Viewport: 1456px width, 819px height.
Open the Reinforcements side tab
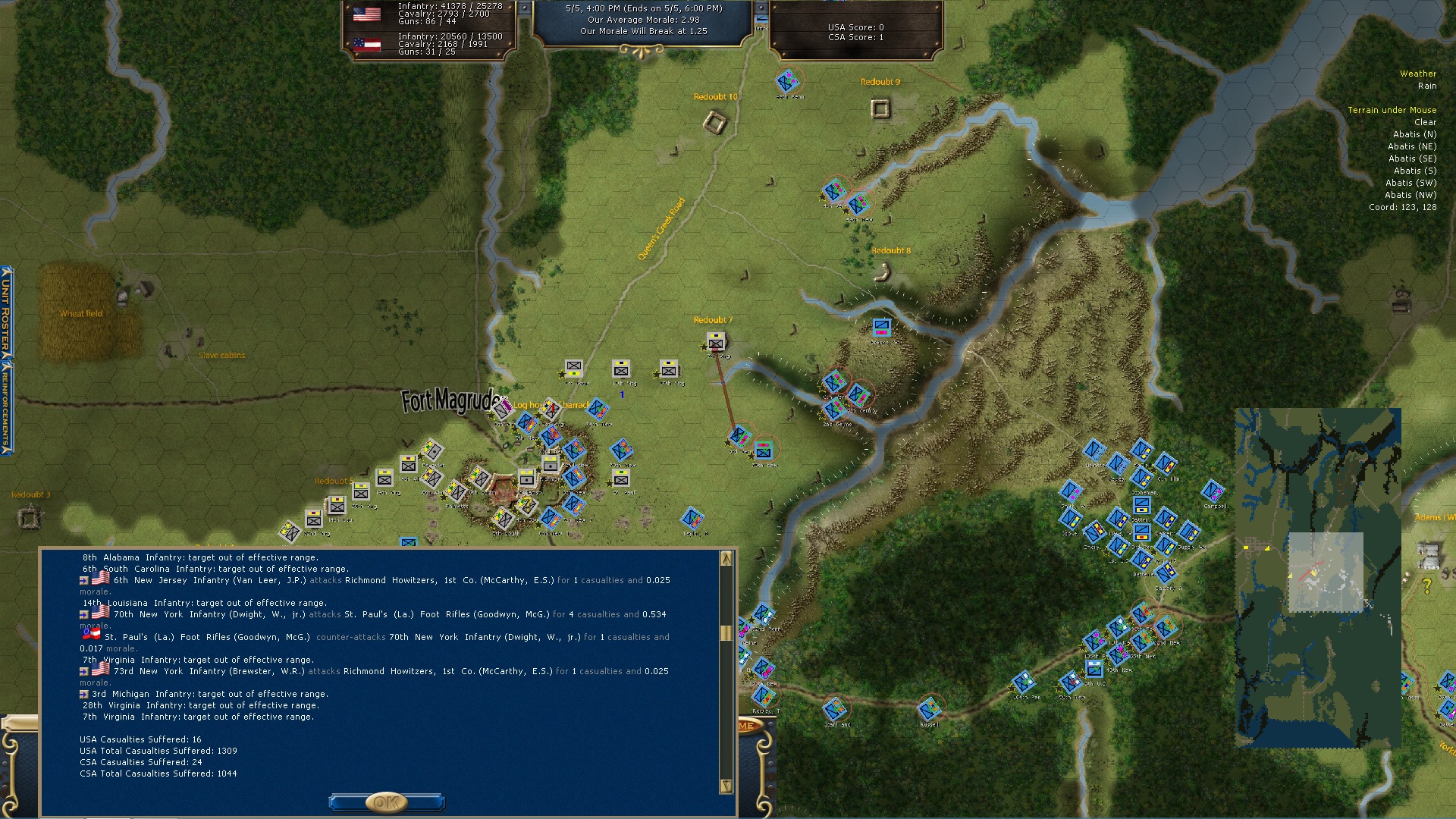coord(6,407)
